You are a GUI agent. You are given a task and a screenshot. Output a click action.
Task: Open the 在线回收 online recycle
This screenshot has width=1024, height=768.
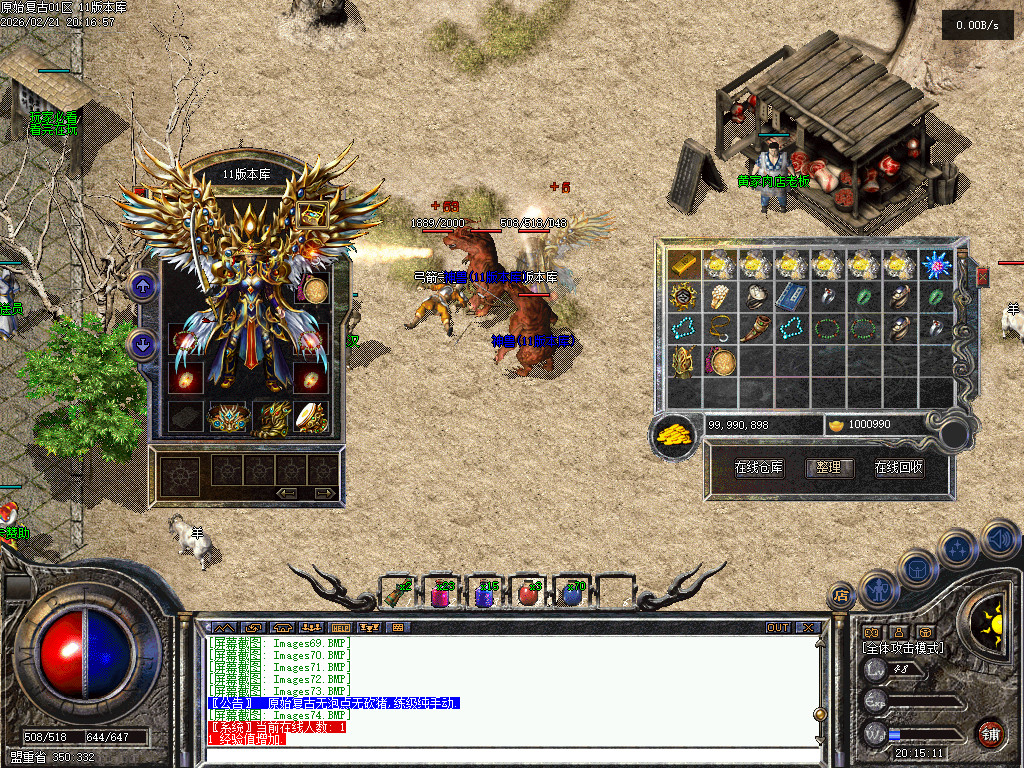899,468
